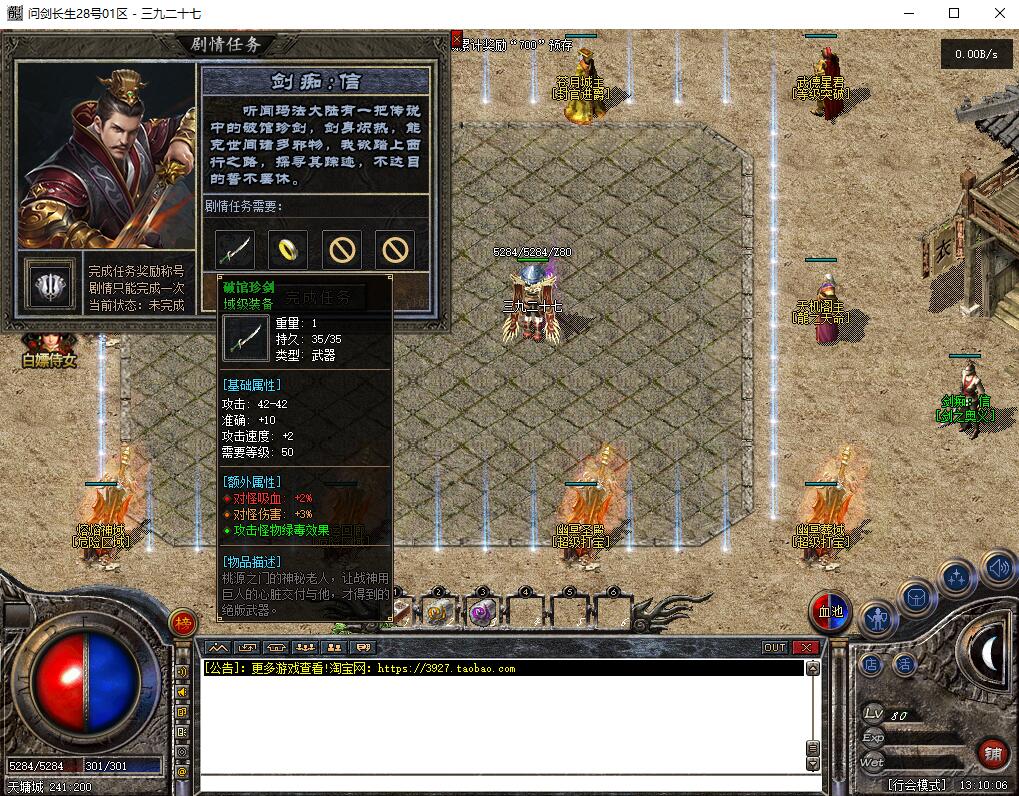This screenshot has height=796, width=1019.
Task: Click the 活 activity button
Action: [x=905, y=663]
